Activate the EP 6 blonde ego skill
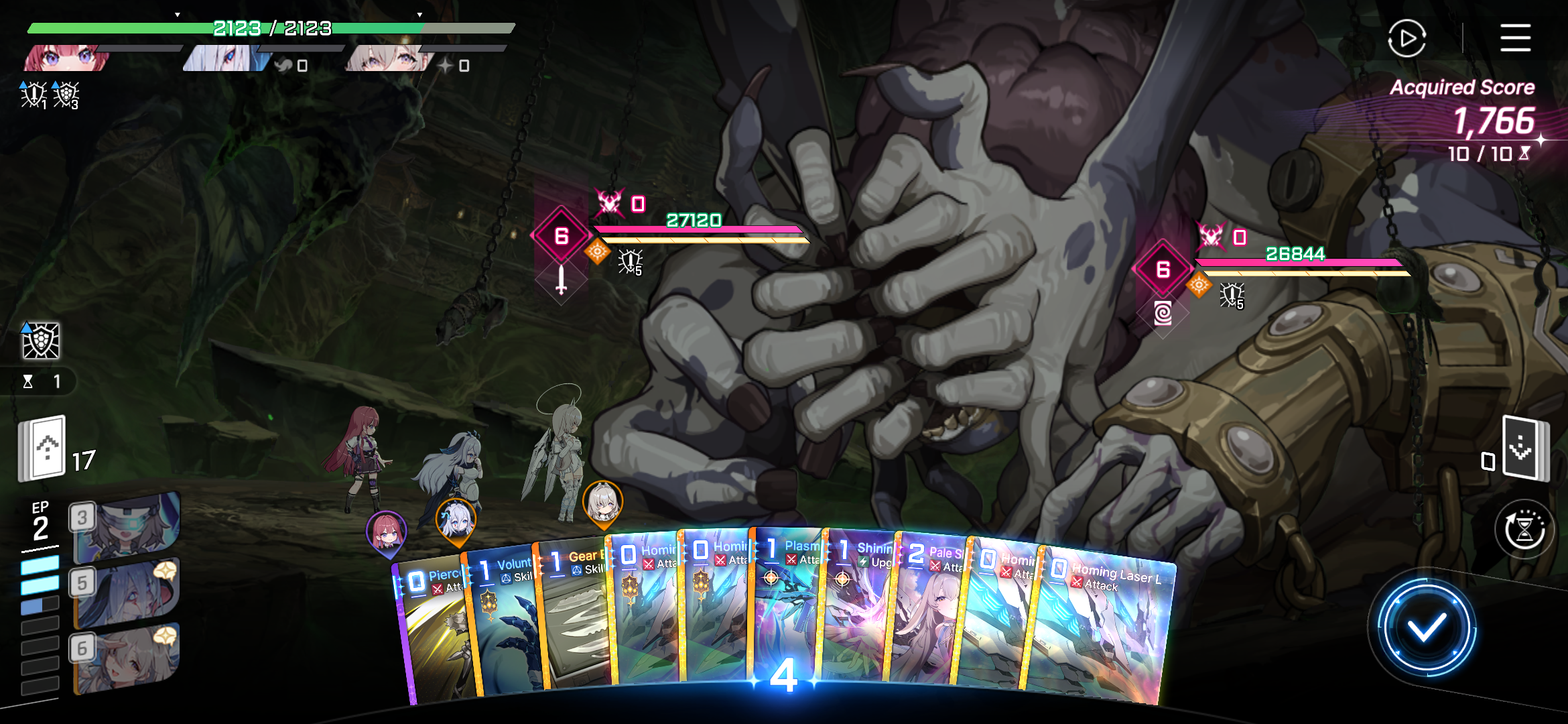The width and height of the screenshot is (1568, 724). [126, 657]
